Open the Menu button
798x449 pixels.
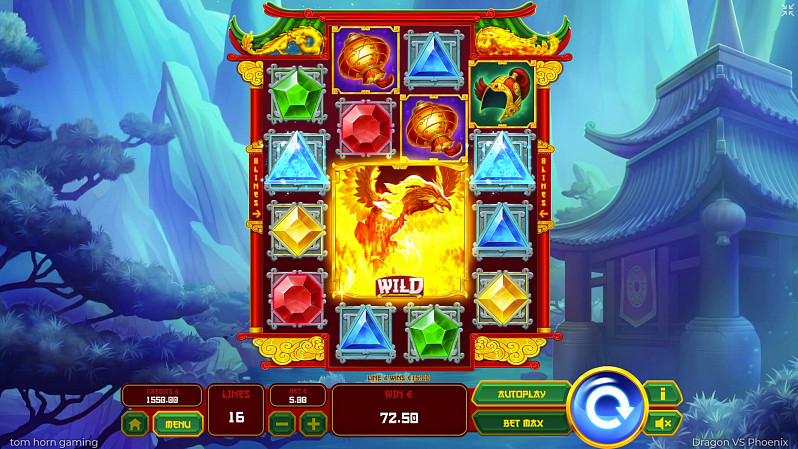178,423
